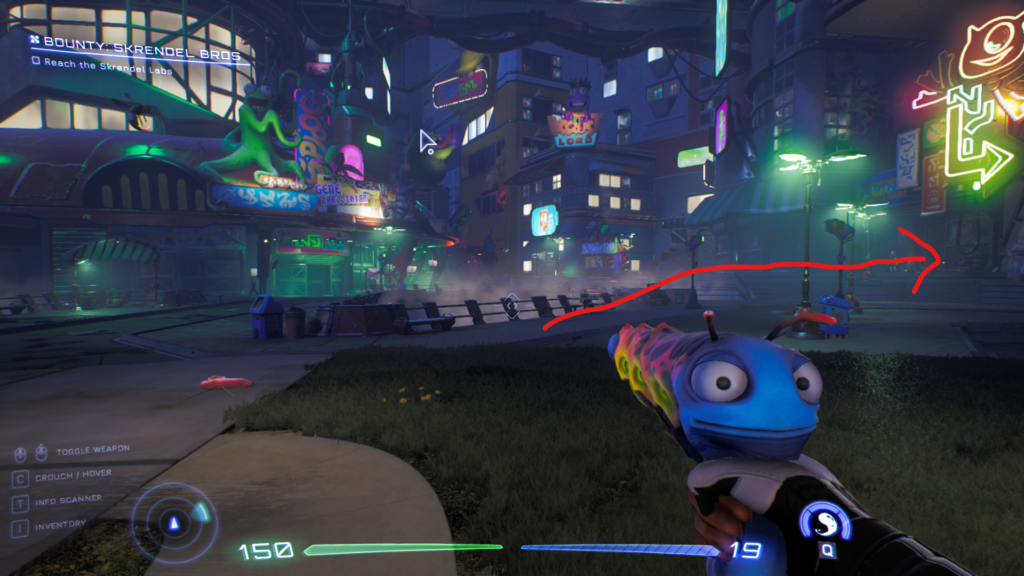Click the diamond objective waypoint marker
The width and height of the screenshot is (1024, 576).
[511, 306]
